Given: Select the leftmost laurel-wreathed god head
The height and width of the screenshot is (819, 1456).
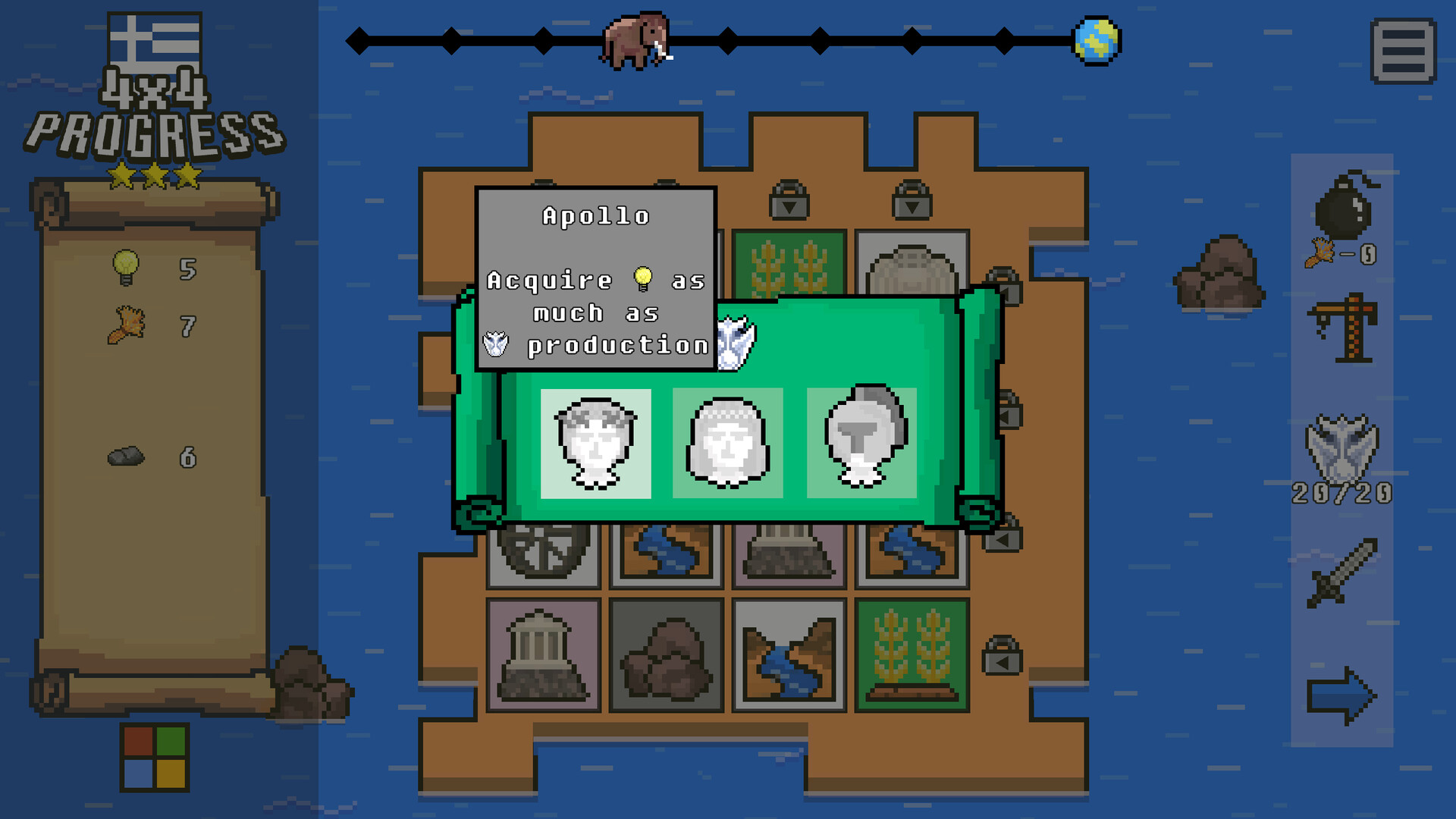Looking at the screenshot, I should tap(597, 441).
